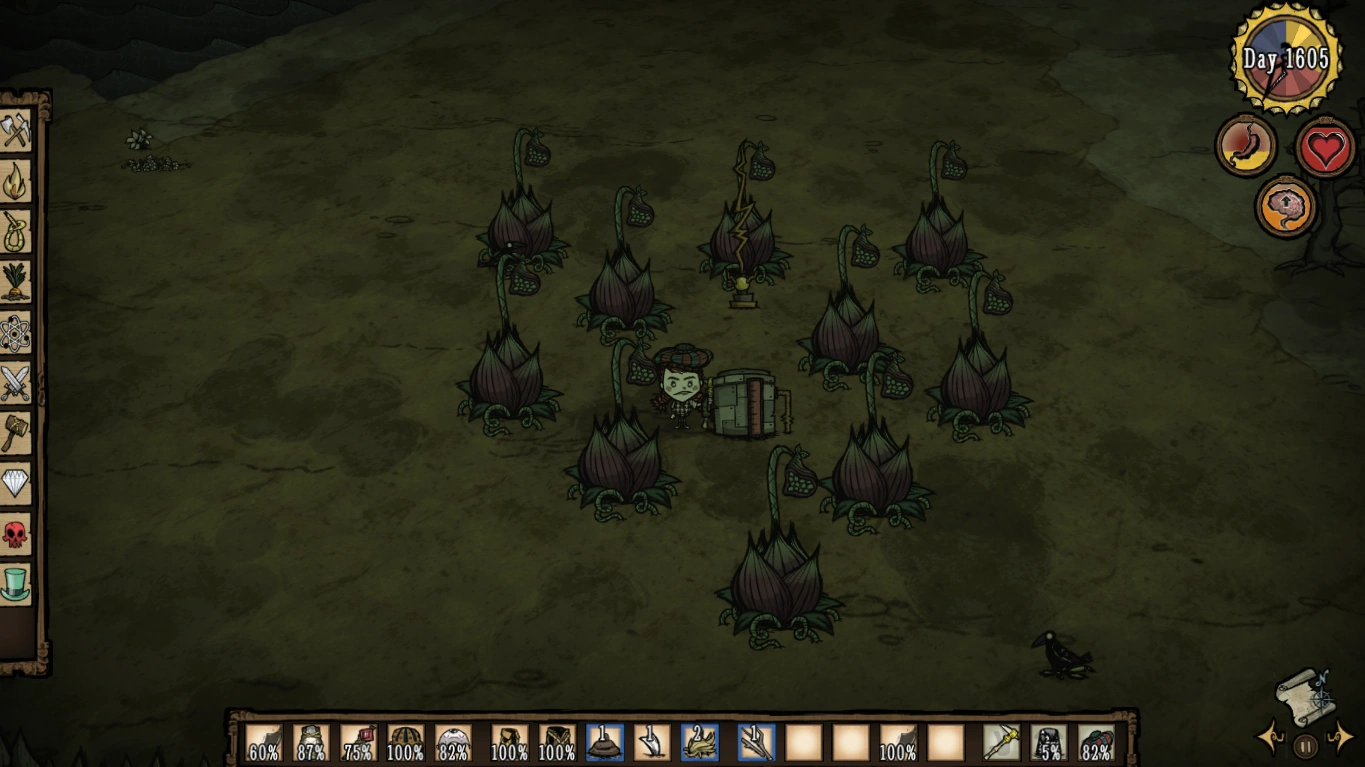Pause the game with the pause button
The height and width of the screenshot is (767, 1365).
pos(1305,745)
